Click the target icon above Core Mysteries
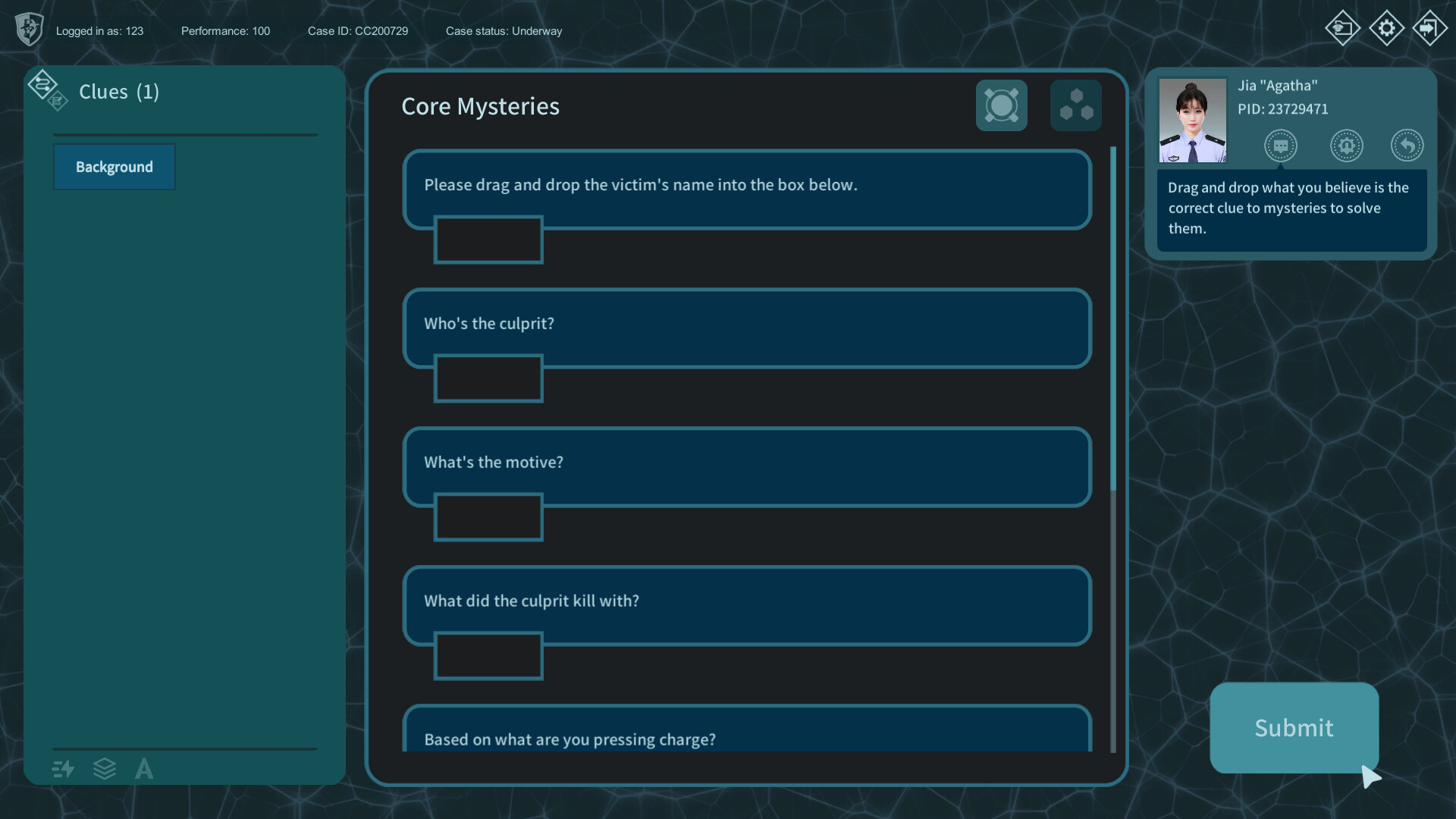This screenshot has width=1456, height=819. pyautogui.click(x=1001, y=105)
